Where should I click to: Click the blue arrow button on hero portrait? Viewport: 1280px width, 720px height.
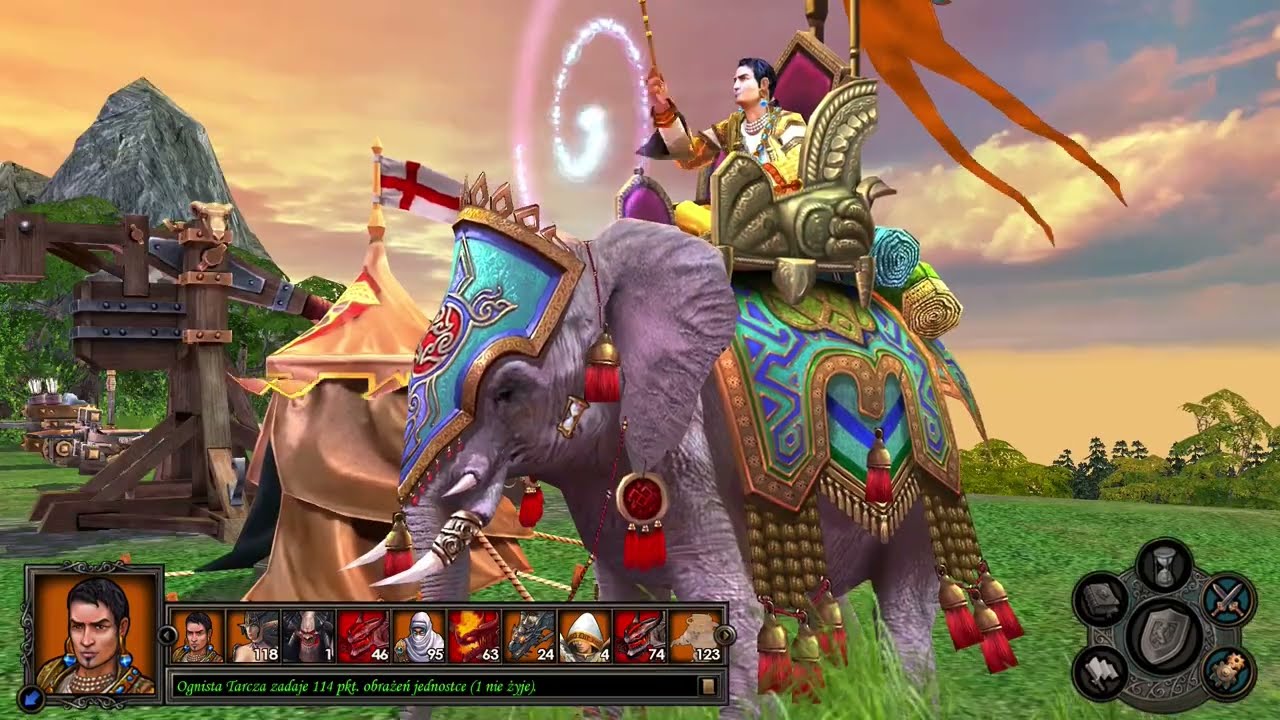[x=30, y=698]
